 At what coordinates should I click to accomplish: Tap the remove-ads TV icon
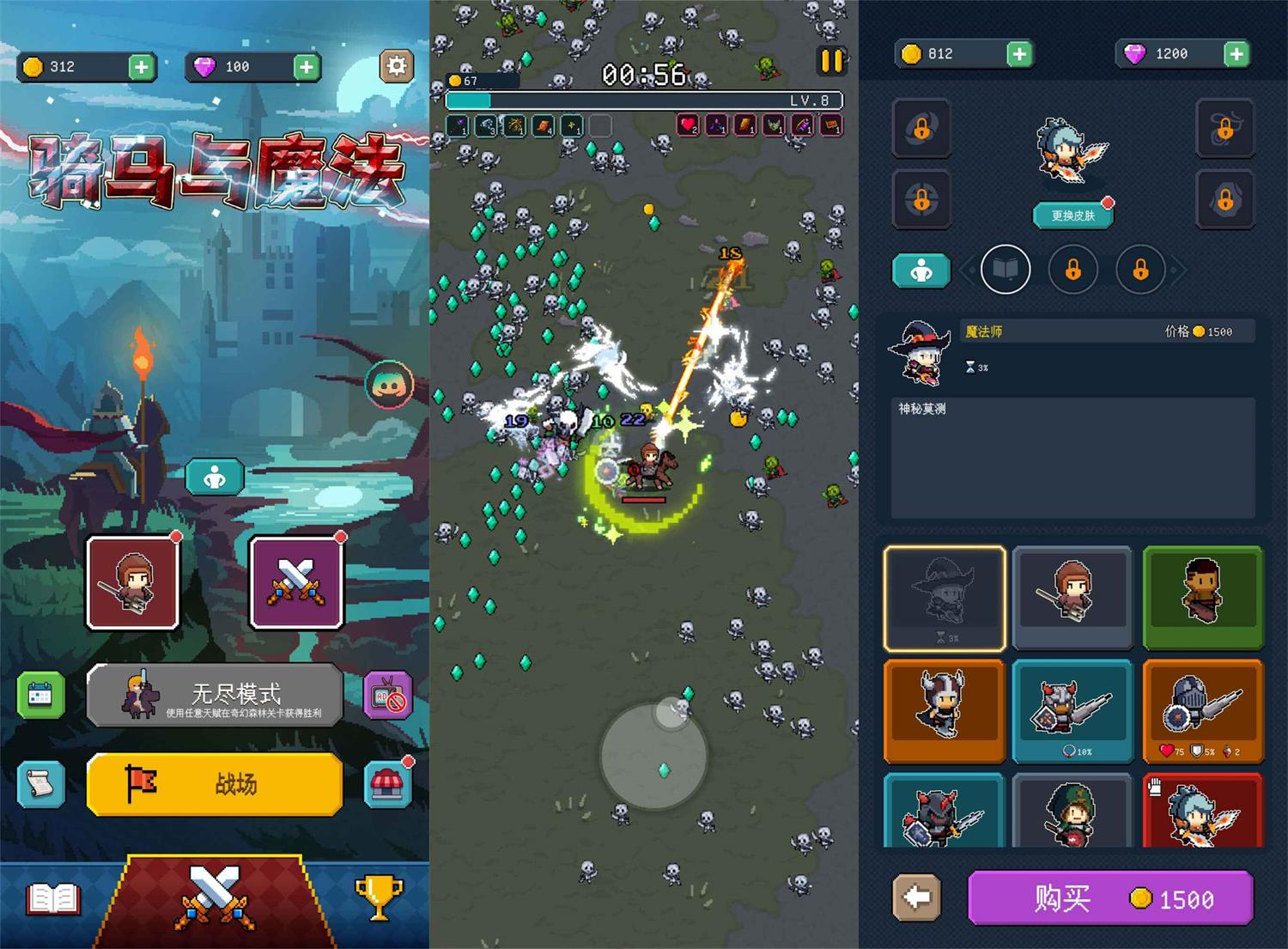coord(388,695)
